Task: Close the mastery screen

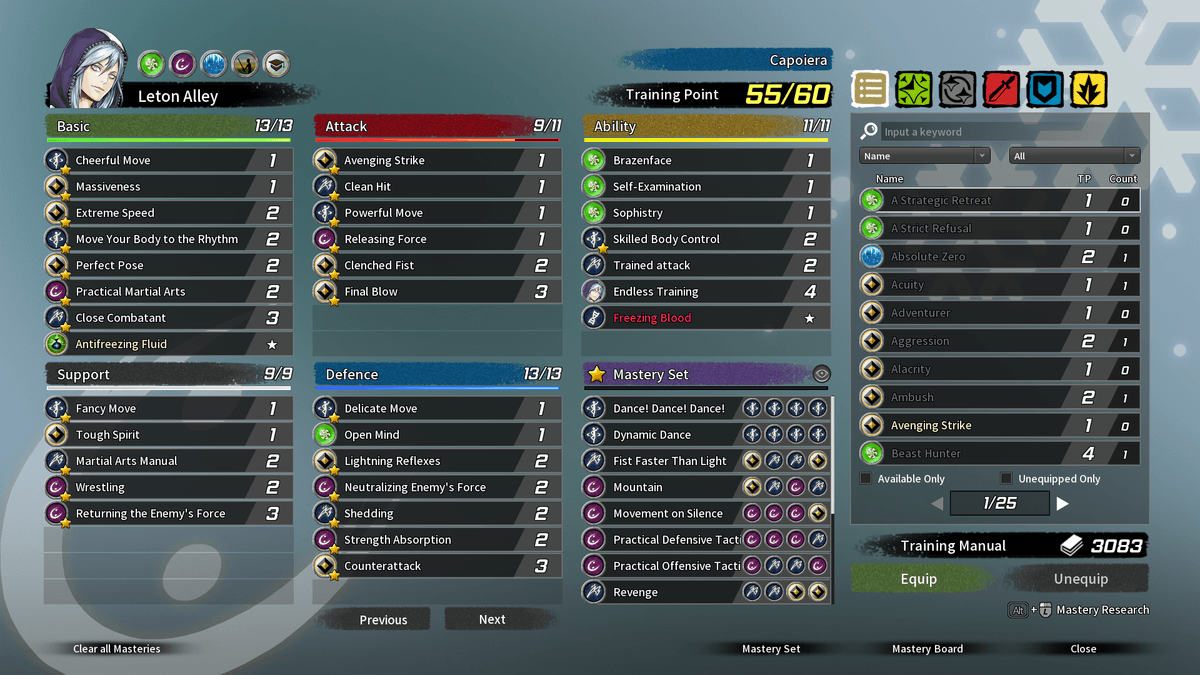Action: (1083, 649)
